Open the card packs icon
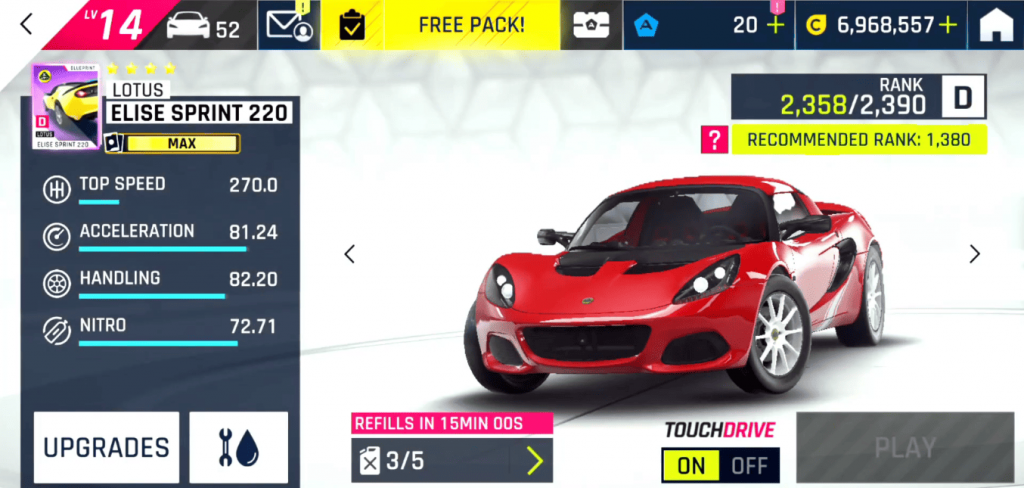 click(591, 26)
